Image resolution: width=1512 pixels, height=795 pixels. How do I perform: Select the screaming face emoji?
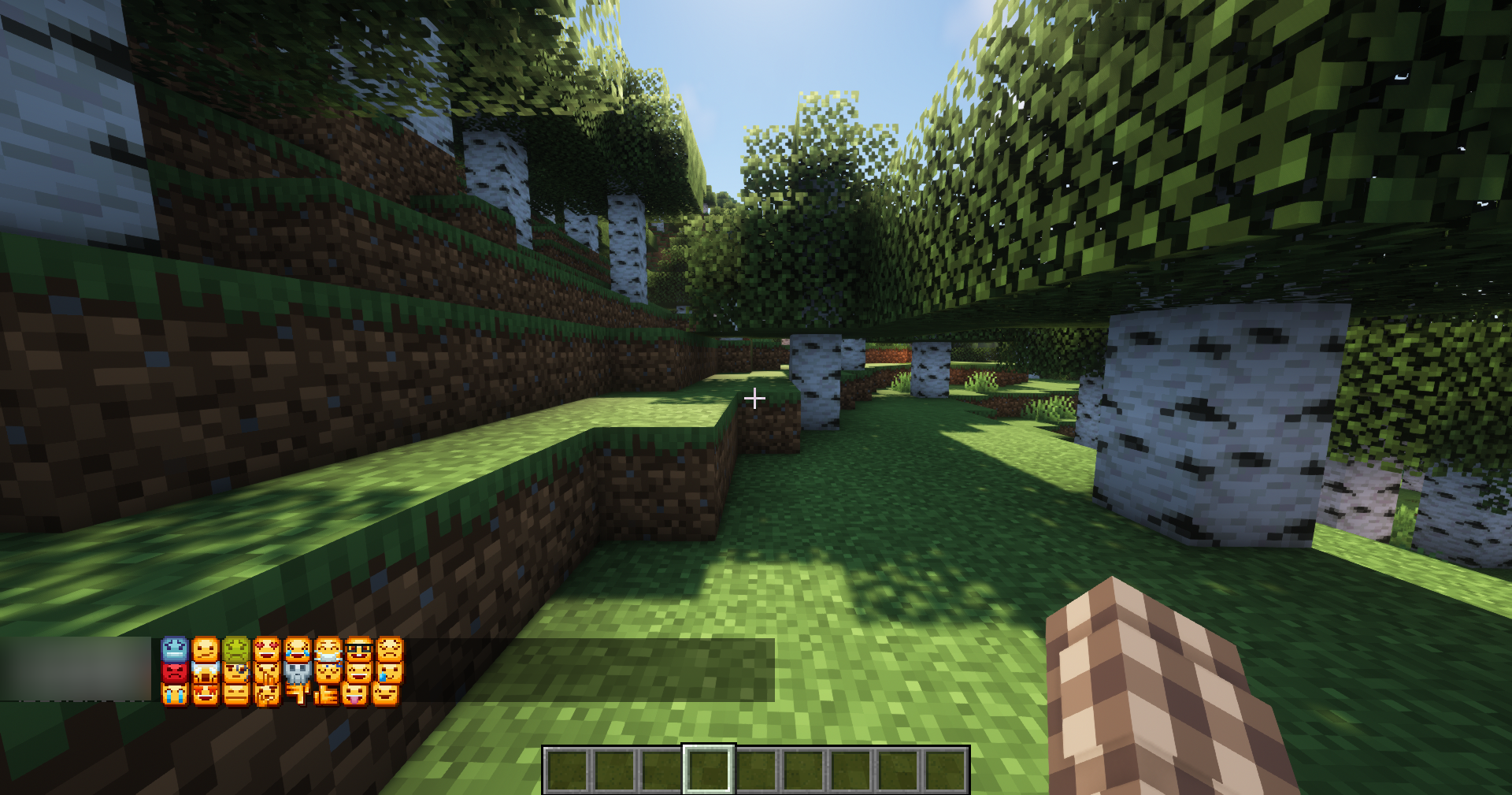coord(205,674)
